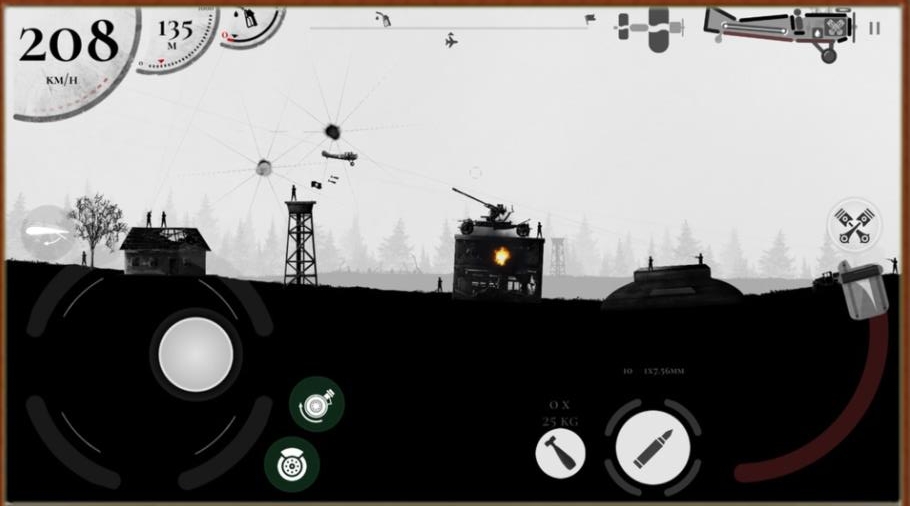Fire the machine gun bullet button
The image size is (910, 506).
pos(652,447)
